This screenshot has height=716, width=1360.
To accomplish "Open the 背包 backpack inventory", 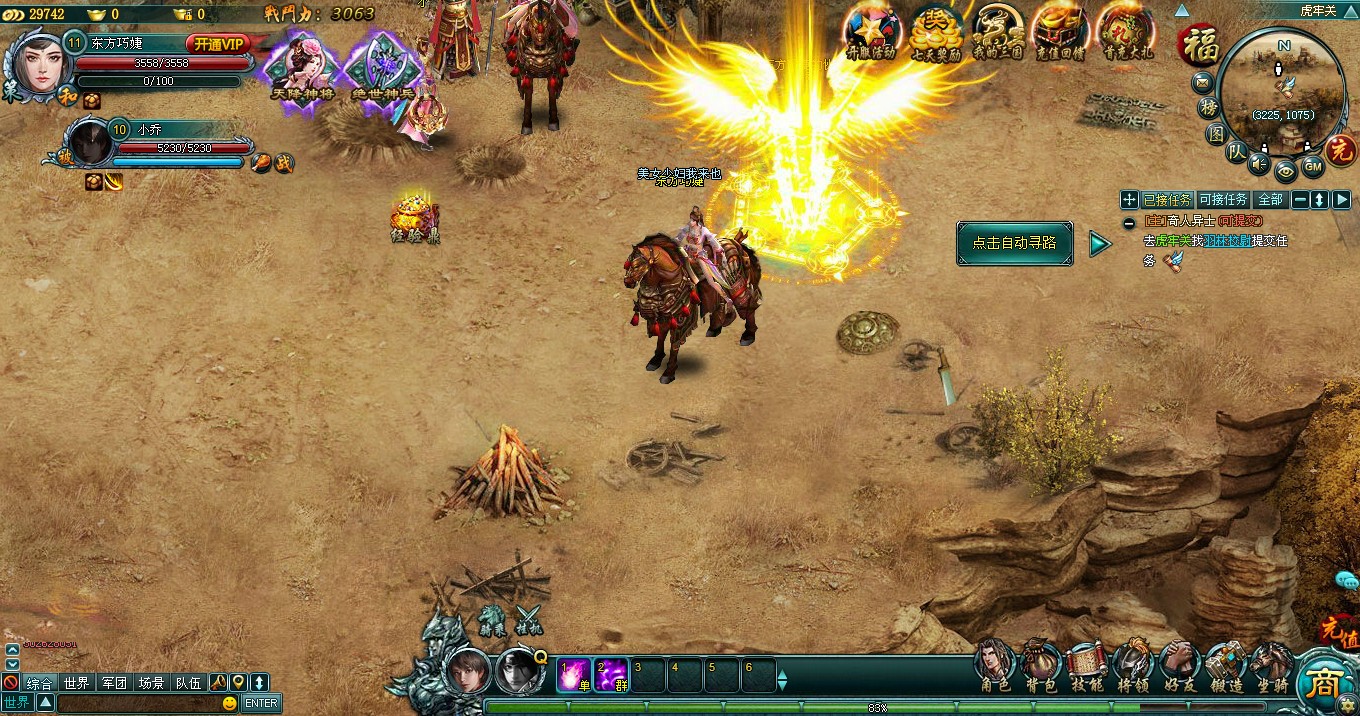I will pyautogui.click(x=1041, y=665).
